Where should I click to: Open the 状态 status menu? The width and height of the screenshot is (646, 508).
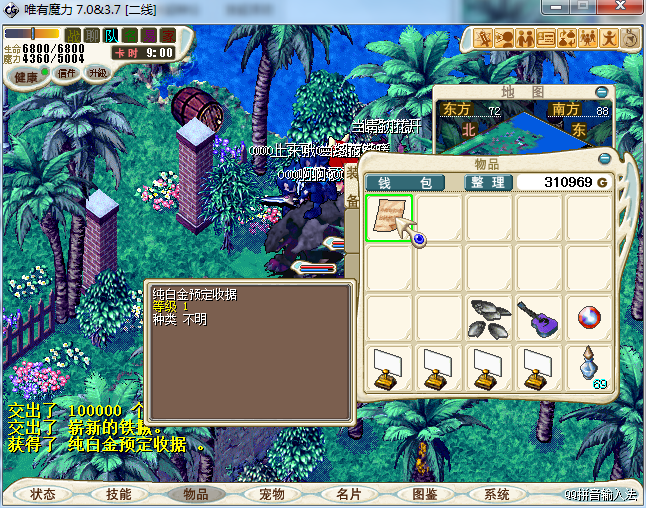pos(43,494)
